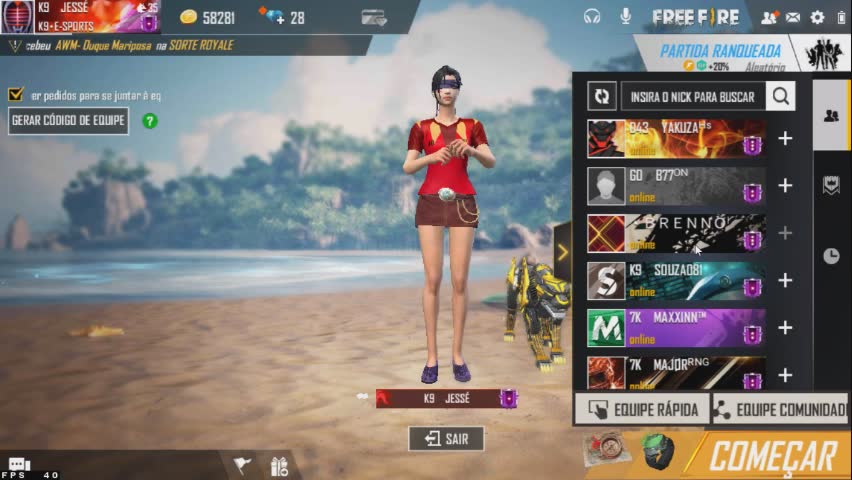Select EQUIPE RÁPIDA quick team

642,409
